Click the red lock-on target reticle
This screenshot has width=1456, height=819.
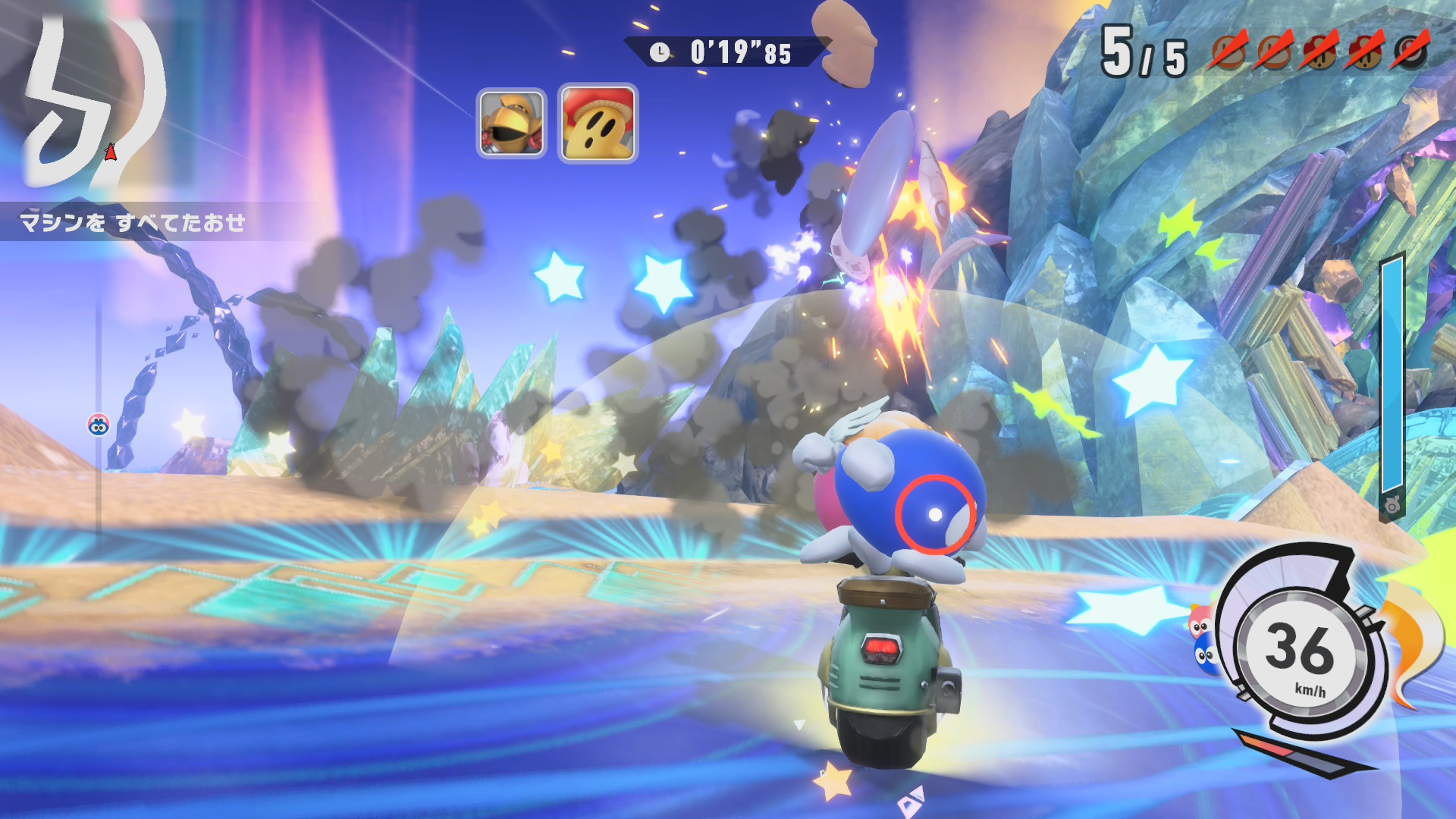click(935, 515)
